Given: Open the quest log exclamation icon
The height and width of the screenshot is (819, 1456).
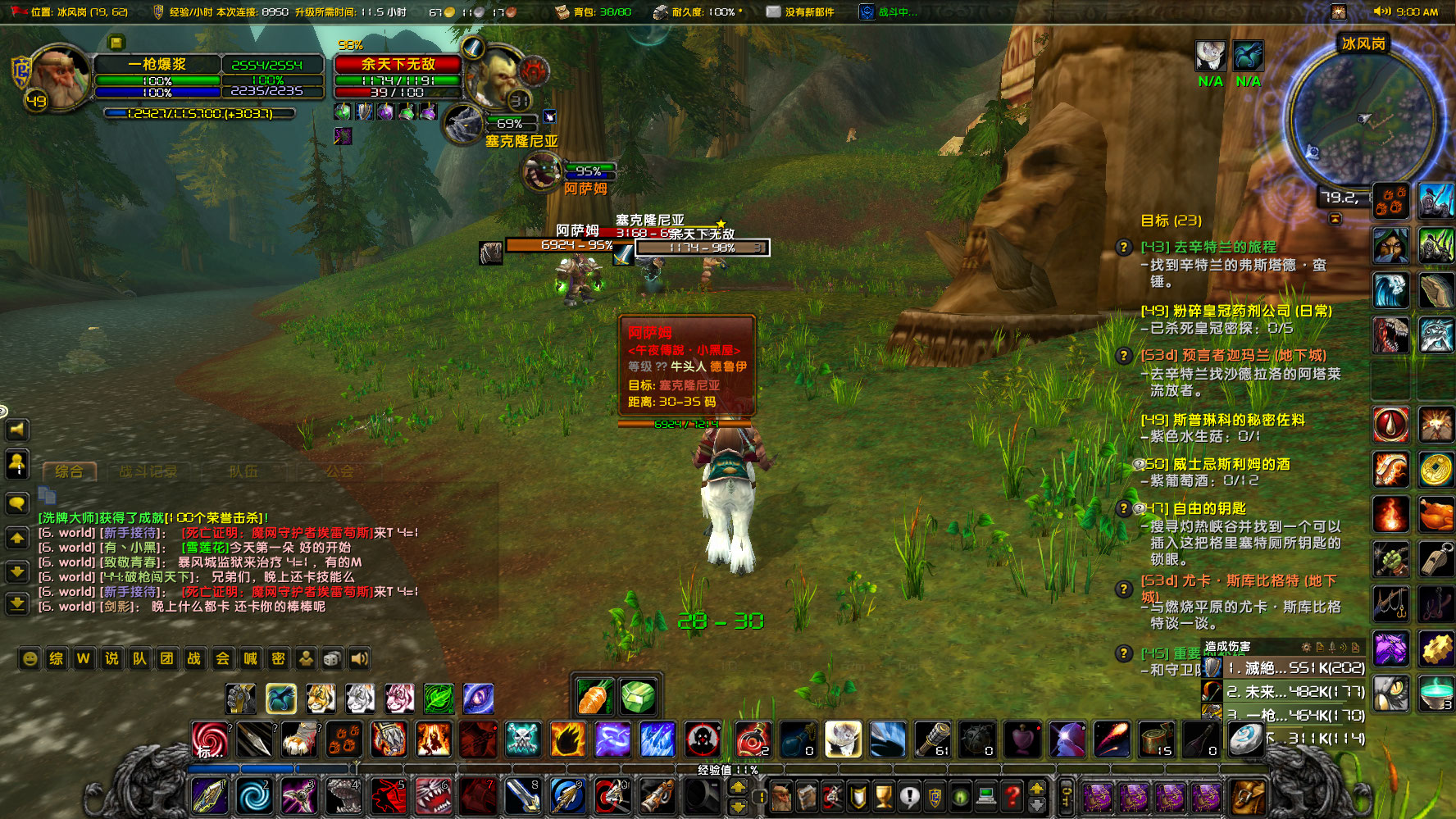Looking at the screenshot, I should point(910,796).
